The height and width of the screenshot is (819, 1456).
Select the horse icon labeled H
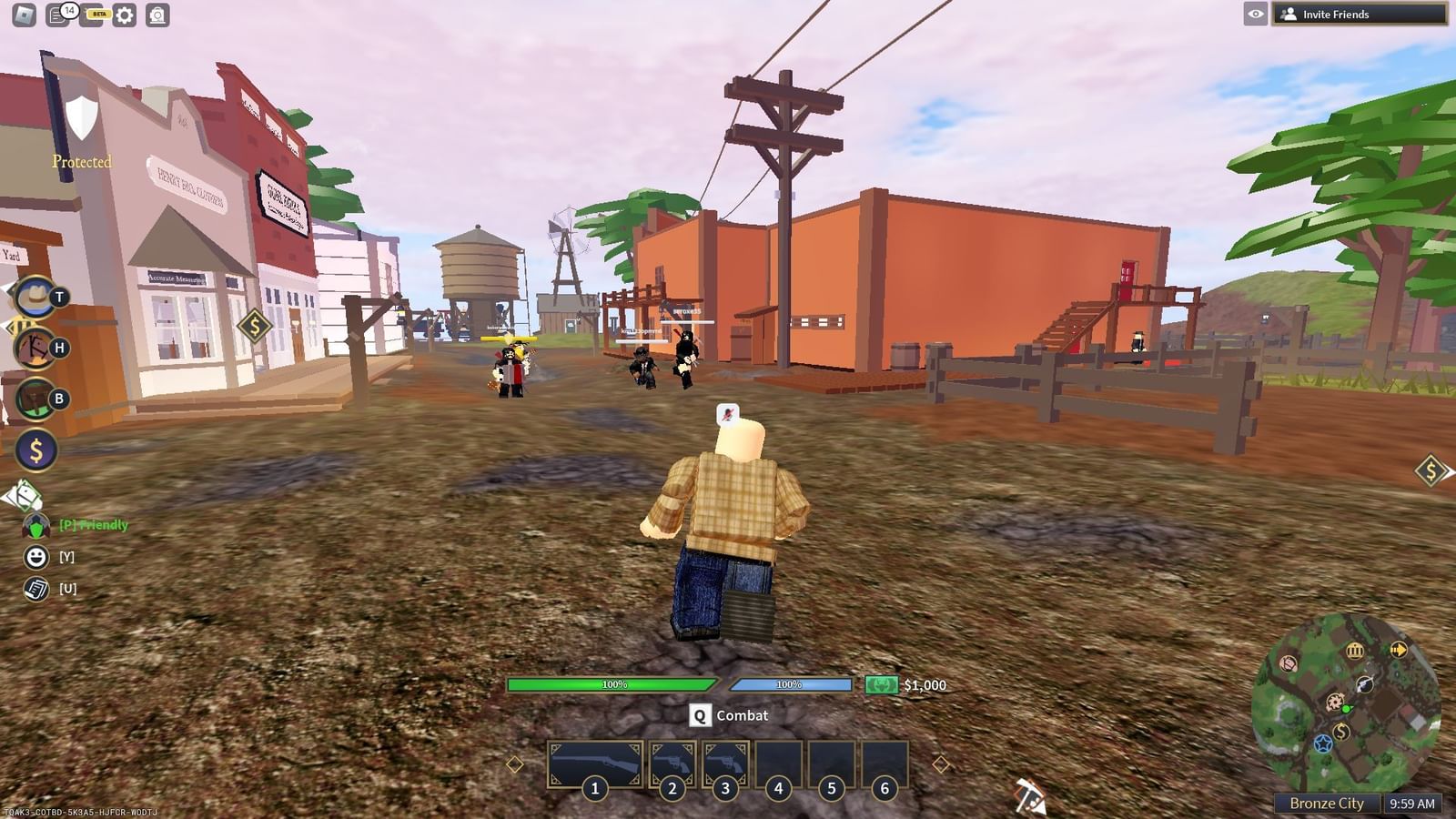coord(35,349)
